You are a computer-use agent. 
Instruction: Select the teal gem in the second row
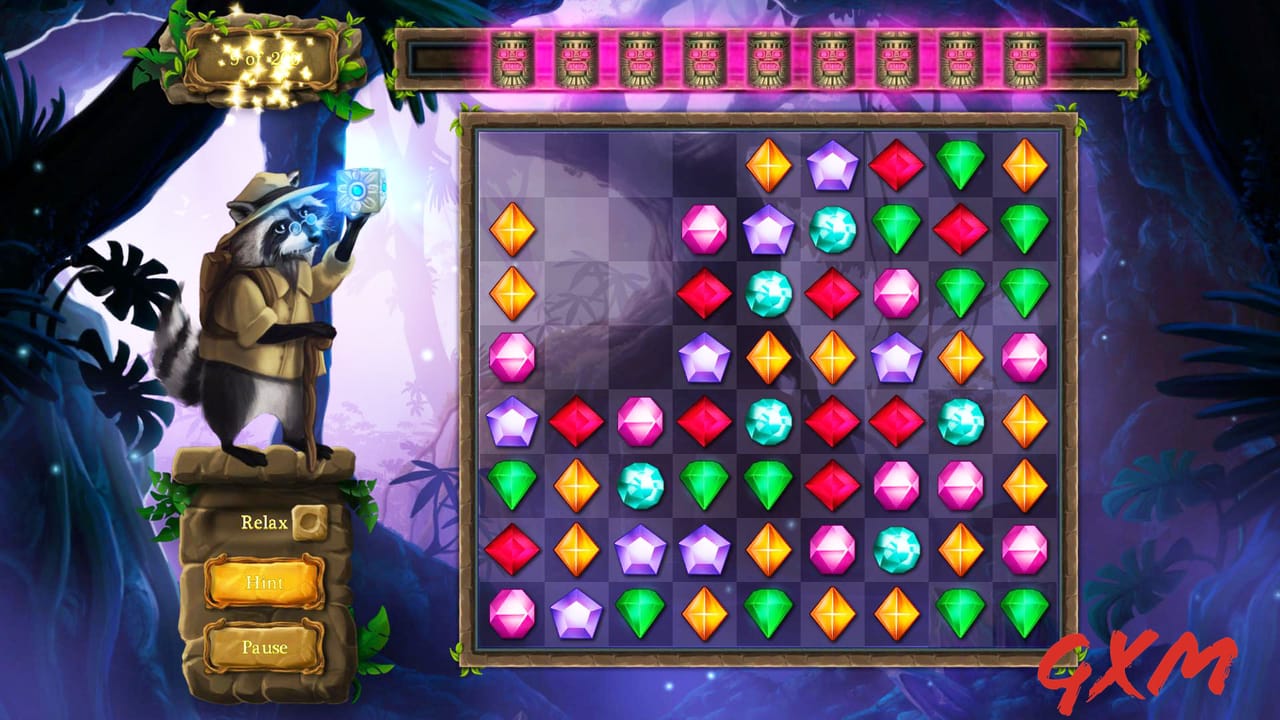[x=832, y=229]
